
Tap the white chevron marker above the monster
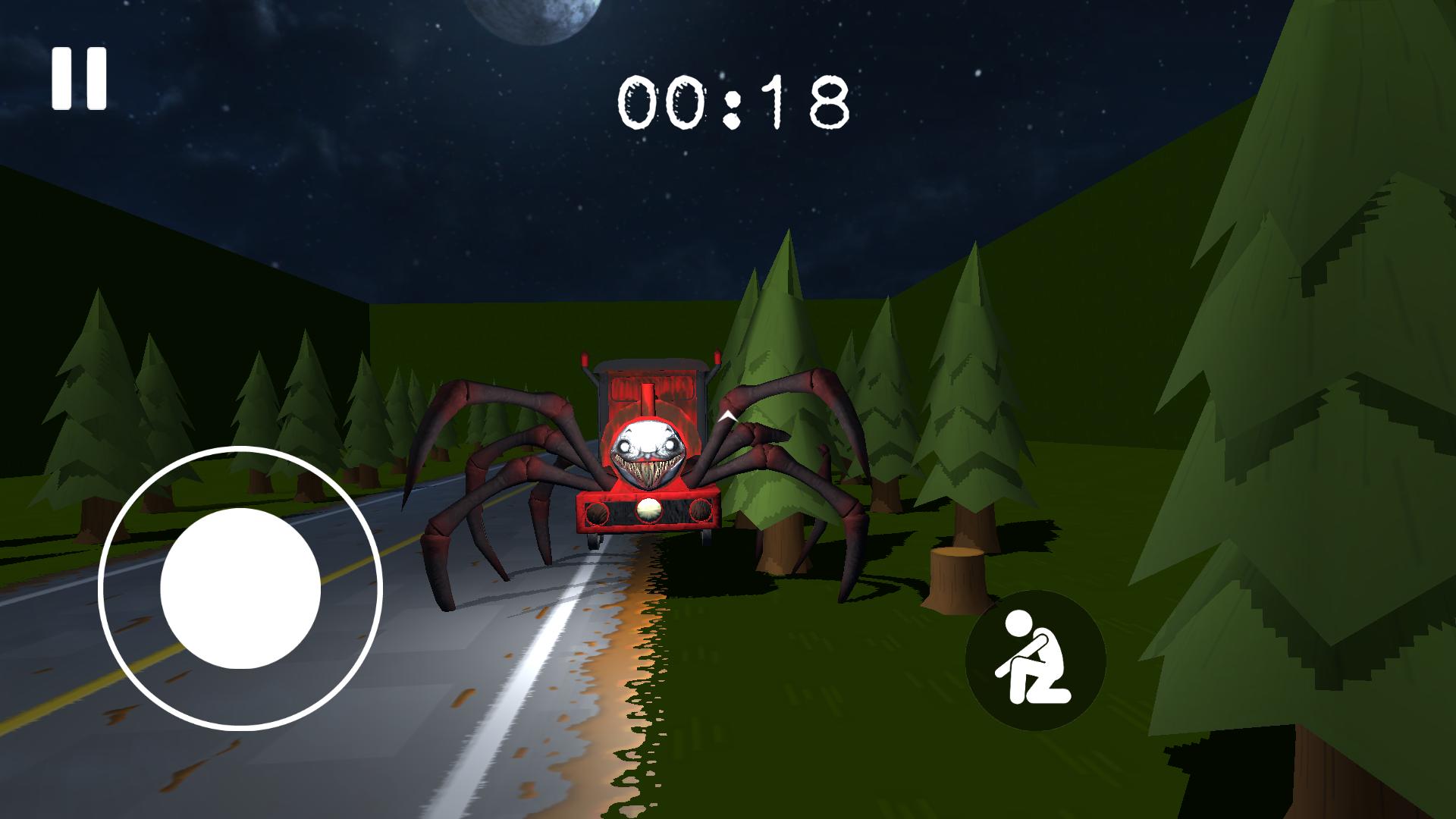tap(726, 416)
